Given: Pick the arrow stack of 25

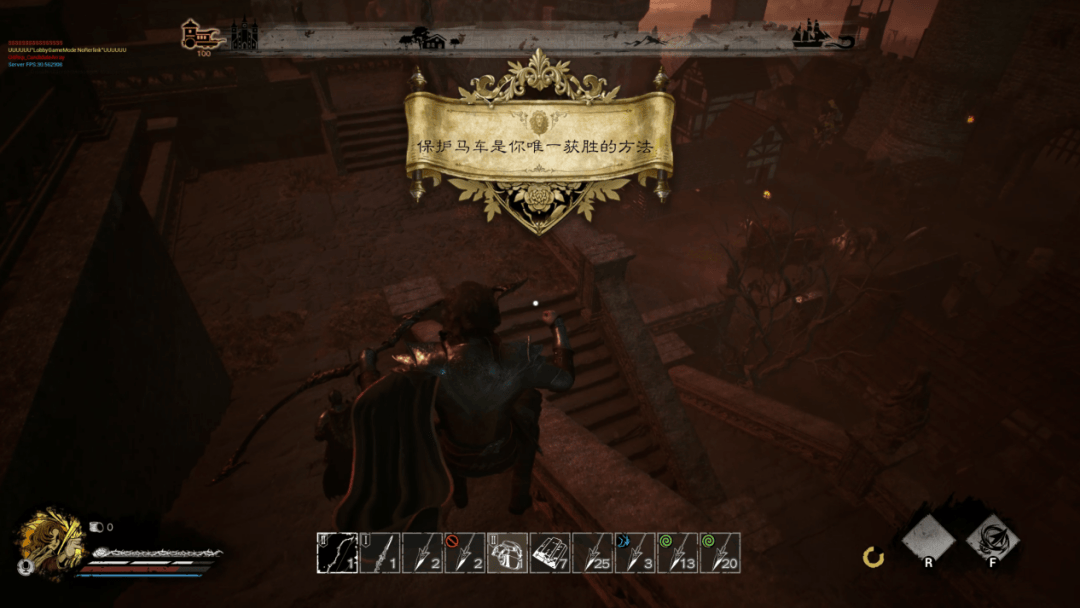Looking at the screenshot, I should tap(592, 553).
